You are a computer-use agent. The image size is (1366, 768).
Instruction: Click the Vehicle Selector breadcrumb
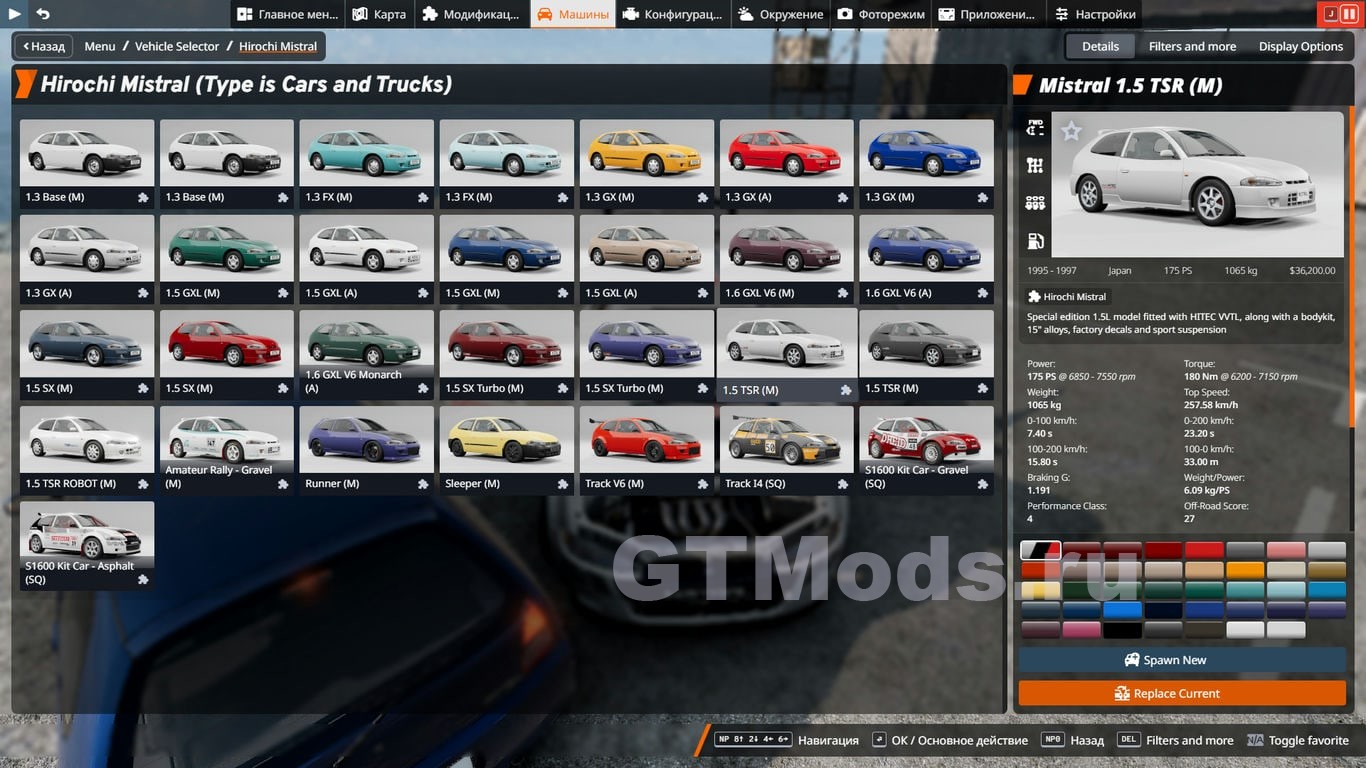tap(177, 46)
